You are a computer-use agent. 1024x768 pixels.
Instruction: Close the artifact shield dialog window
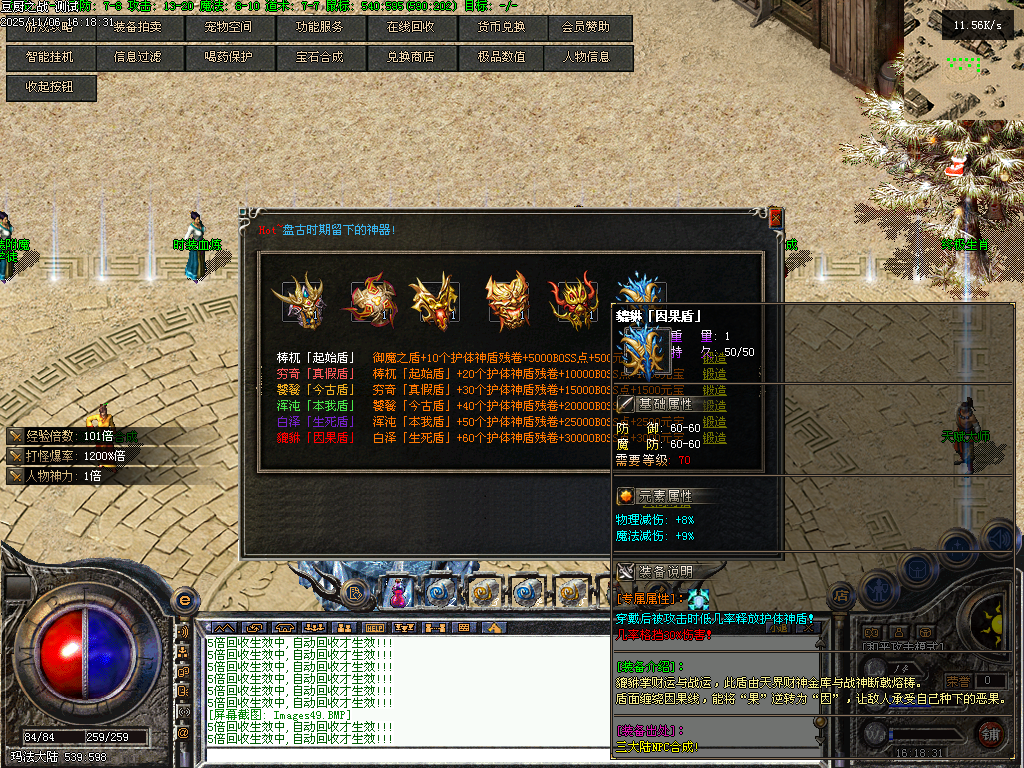coord(775,218)
